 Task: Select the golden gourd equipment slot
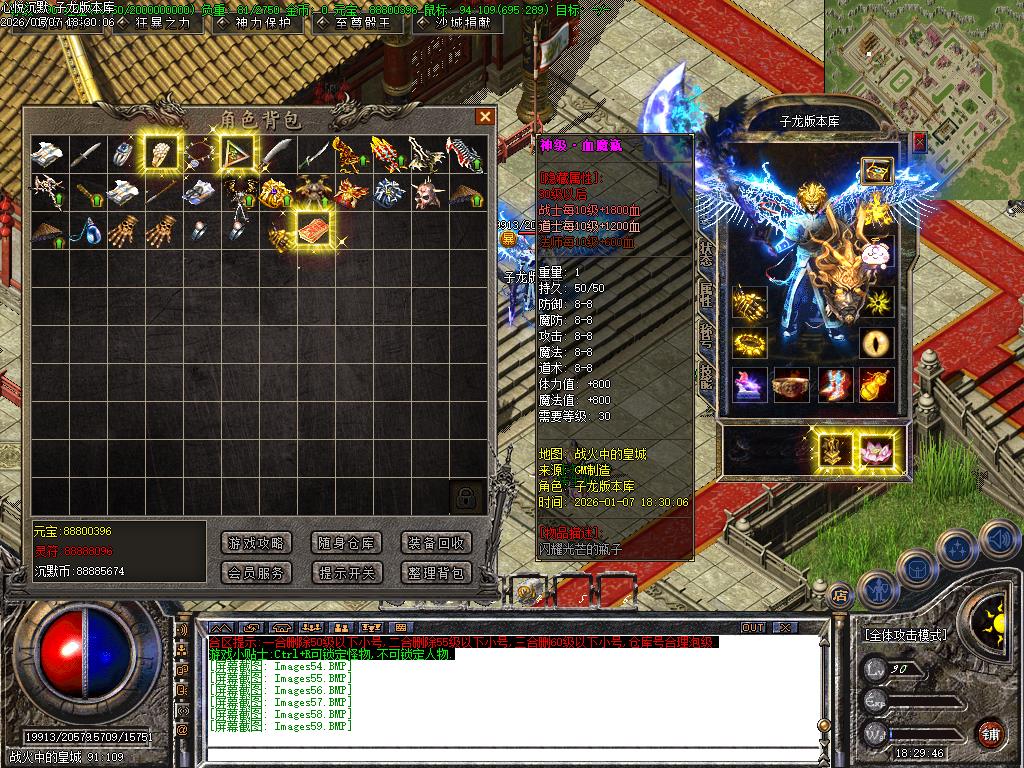coord(877,385)
